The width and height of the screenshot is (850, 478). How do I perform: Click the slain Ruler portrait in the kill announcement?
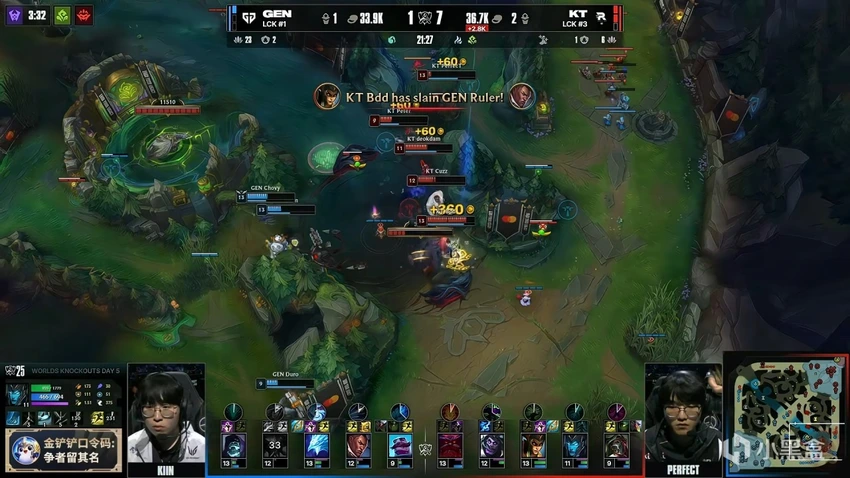point(521,96)
